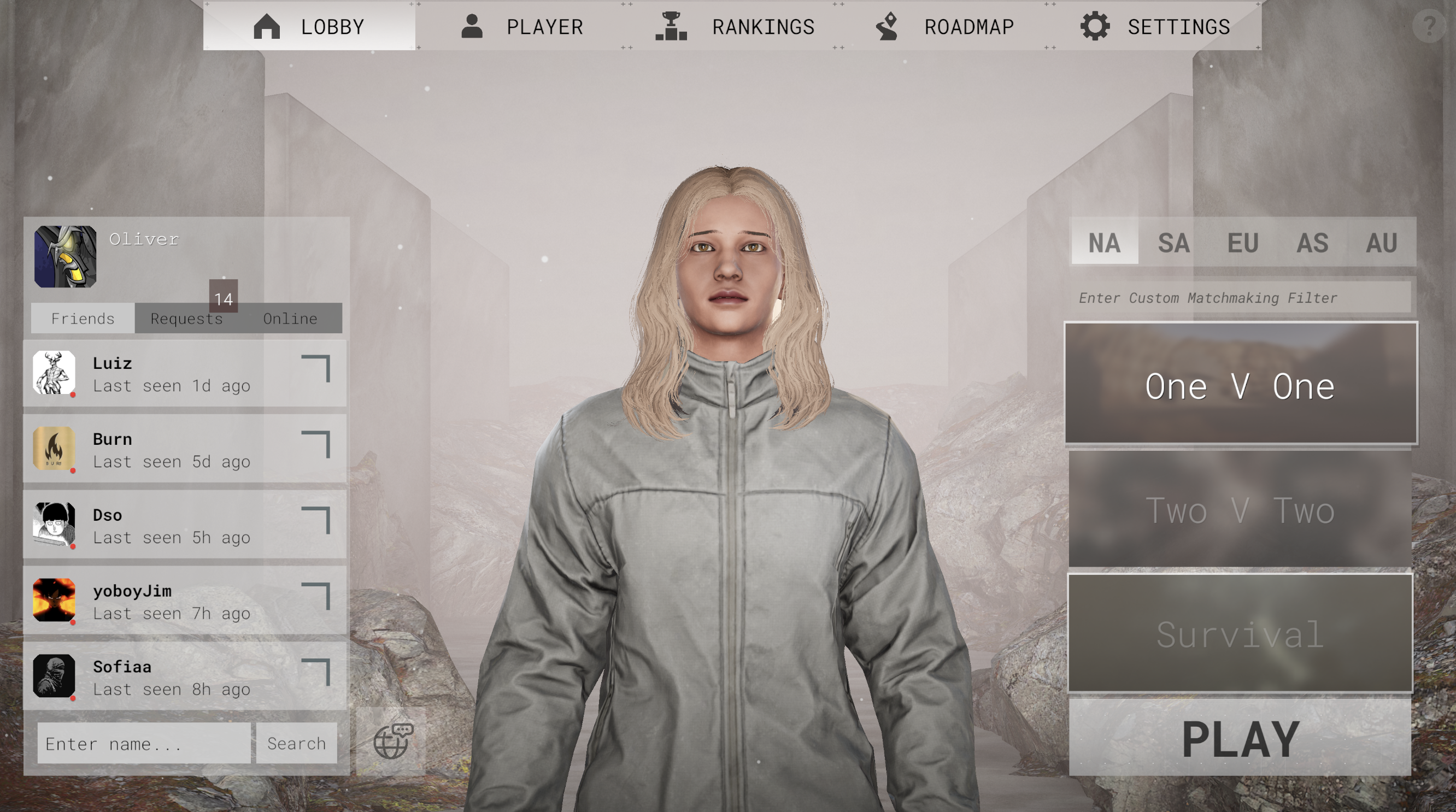The height and width of the screenshot is (812, 1456).
Task: Select the SA region
Action: pyautogui.click(x=1174, y=243)
